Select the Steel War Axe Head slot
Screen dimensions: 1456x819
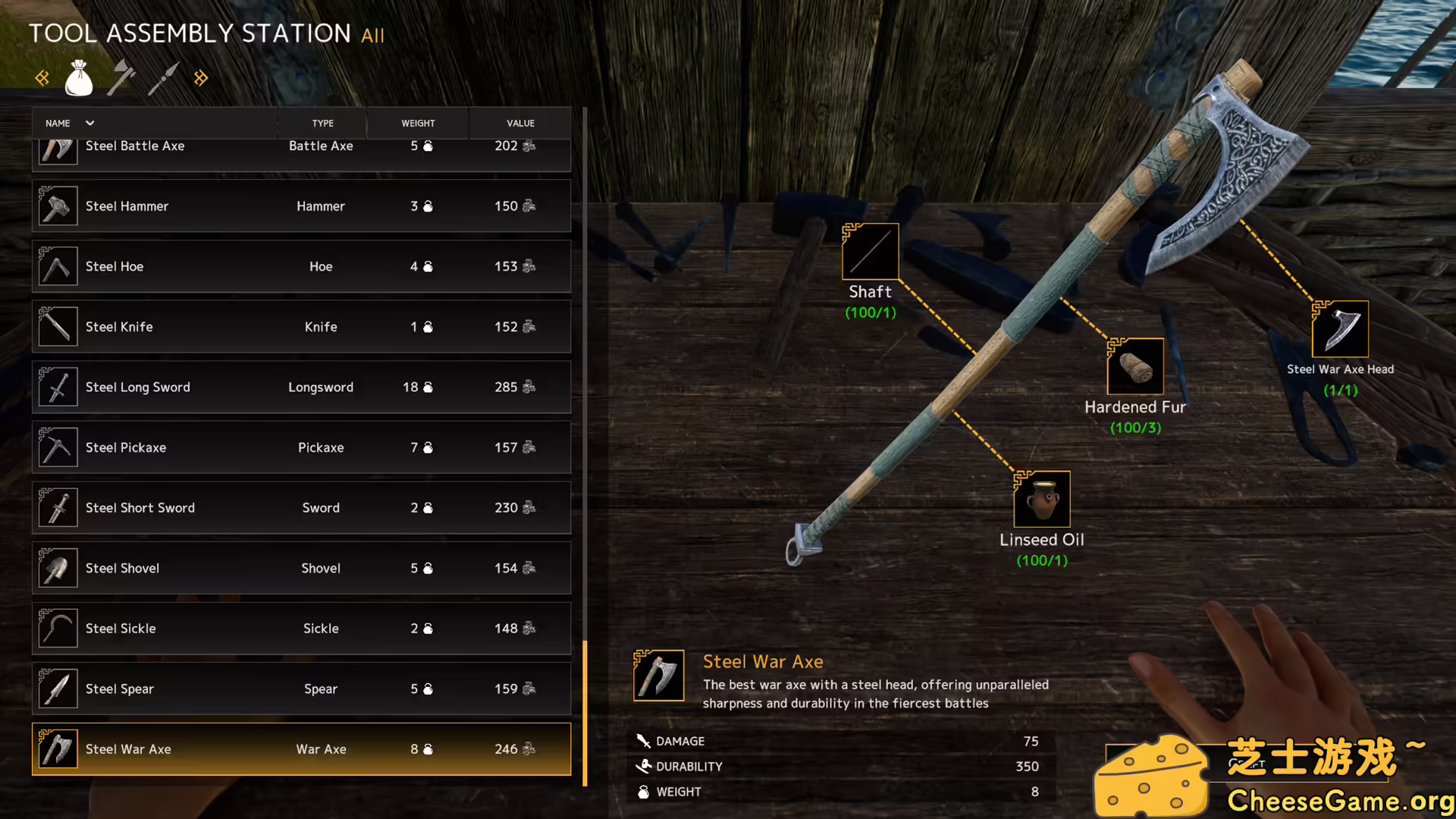click(x=1340, y=330)
